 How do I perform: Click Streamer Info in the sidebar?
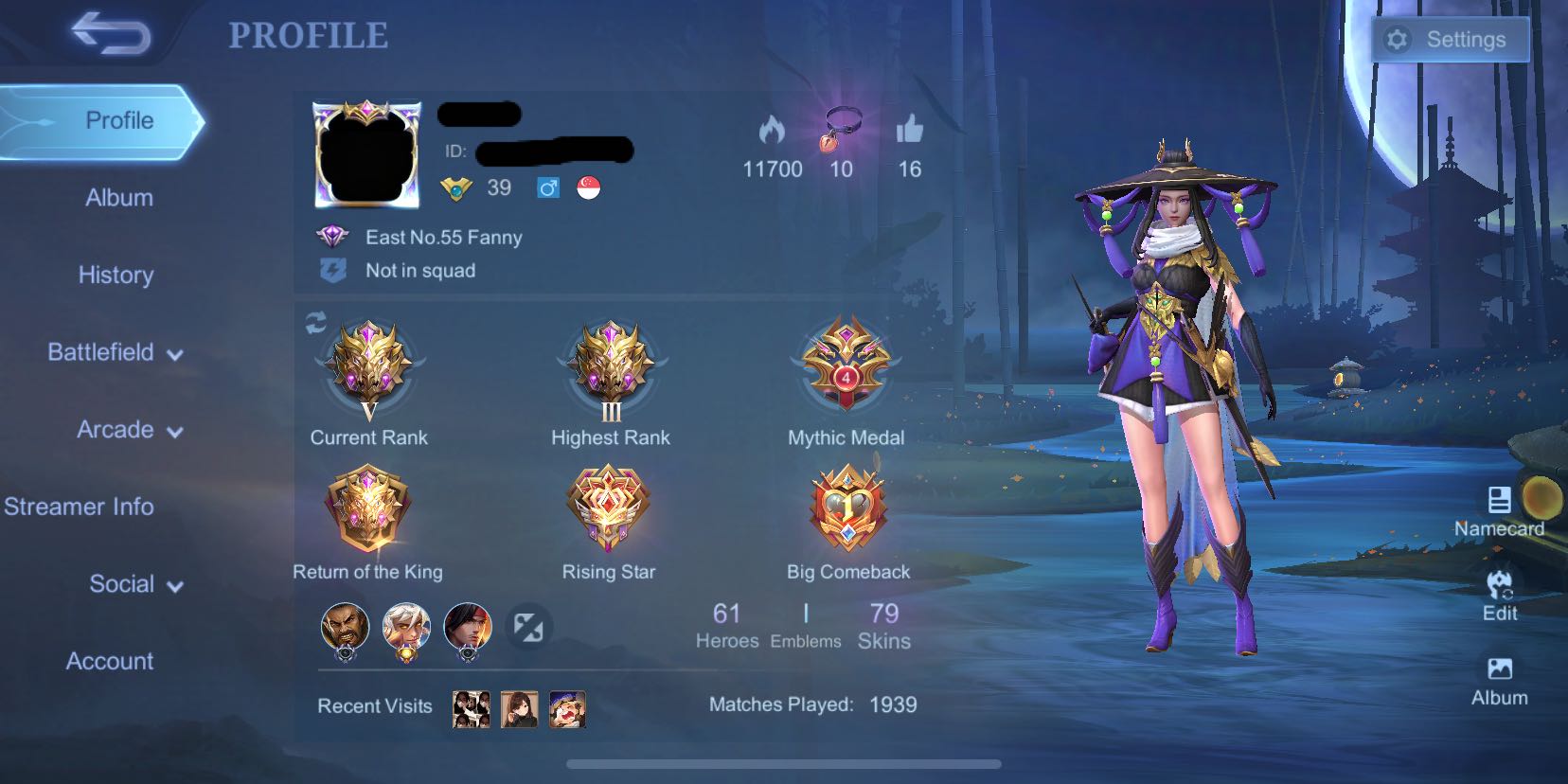pyautogui.click(x=80, y=507)
